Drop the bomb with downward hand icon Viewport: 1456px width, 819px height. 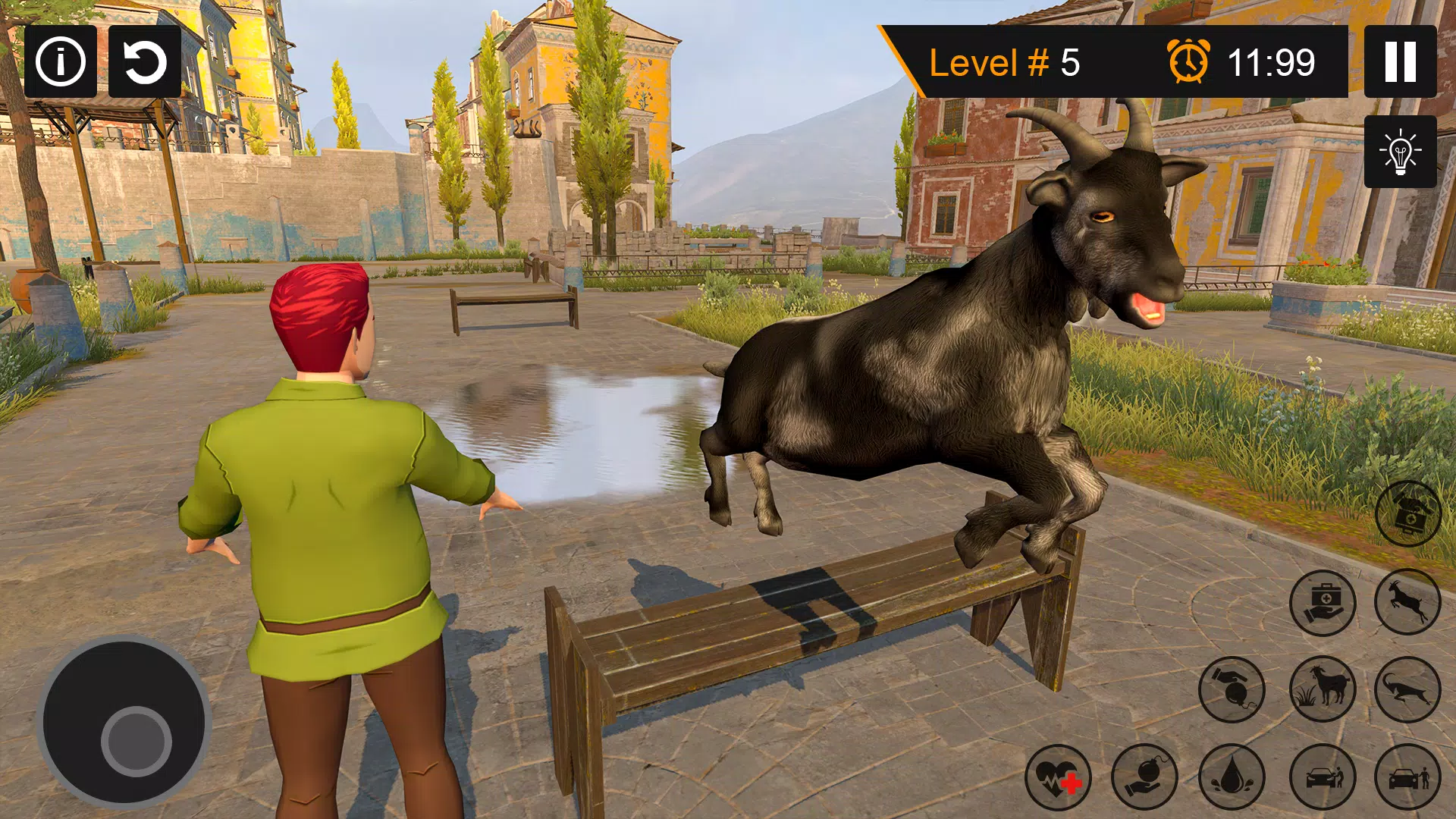pyautogui.click(x=1232, y=689)
